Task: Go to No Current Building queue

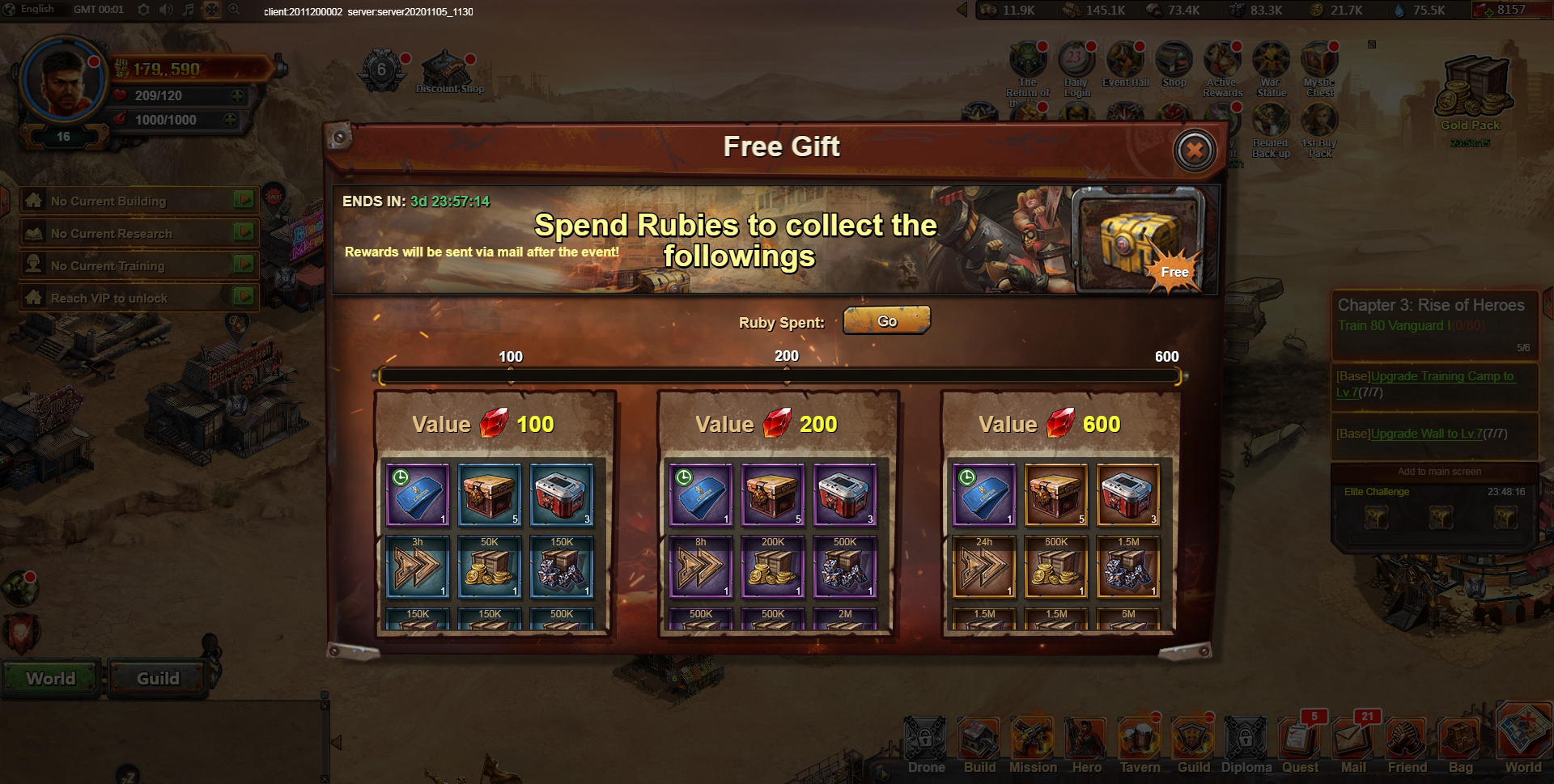Action: click(244, 200)
